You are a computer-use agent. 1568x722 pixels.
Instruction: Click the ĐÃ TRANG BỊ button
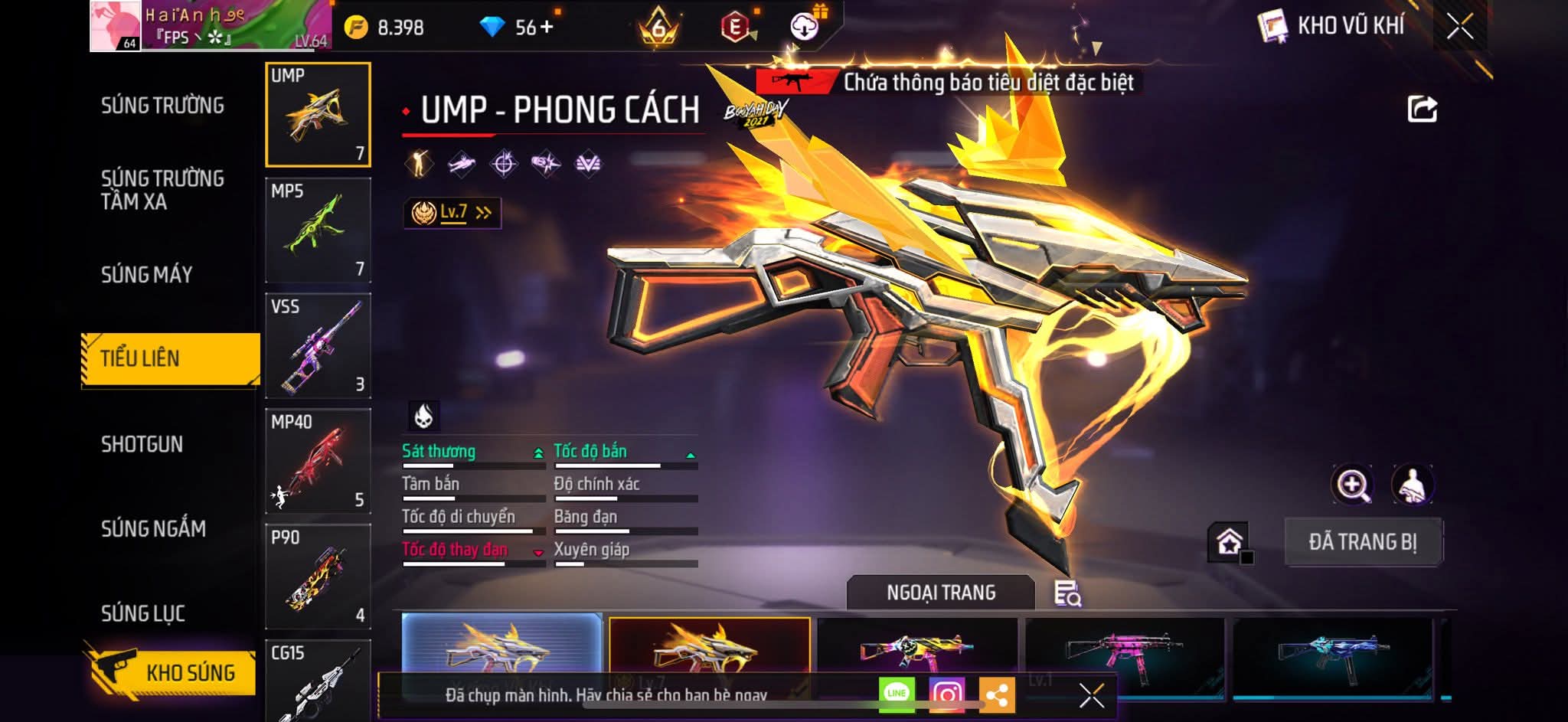tap(1363, 542)
